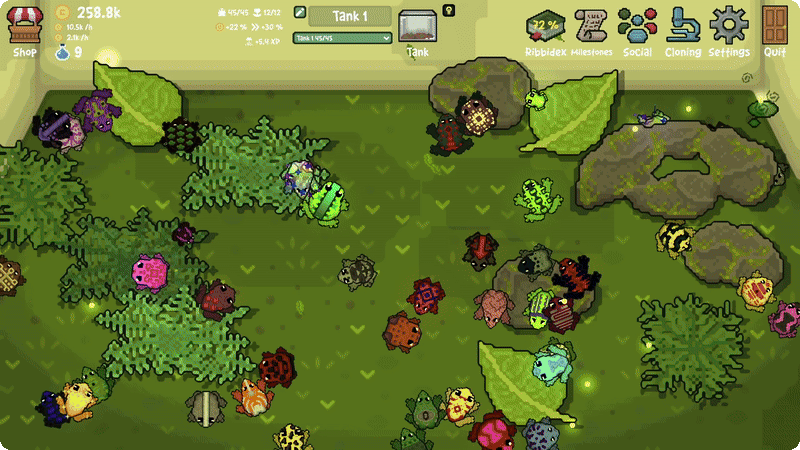This screenshot has height=450, width=800.
Task: Open the Social menu
Action: click(x=637, y=28)
